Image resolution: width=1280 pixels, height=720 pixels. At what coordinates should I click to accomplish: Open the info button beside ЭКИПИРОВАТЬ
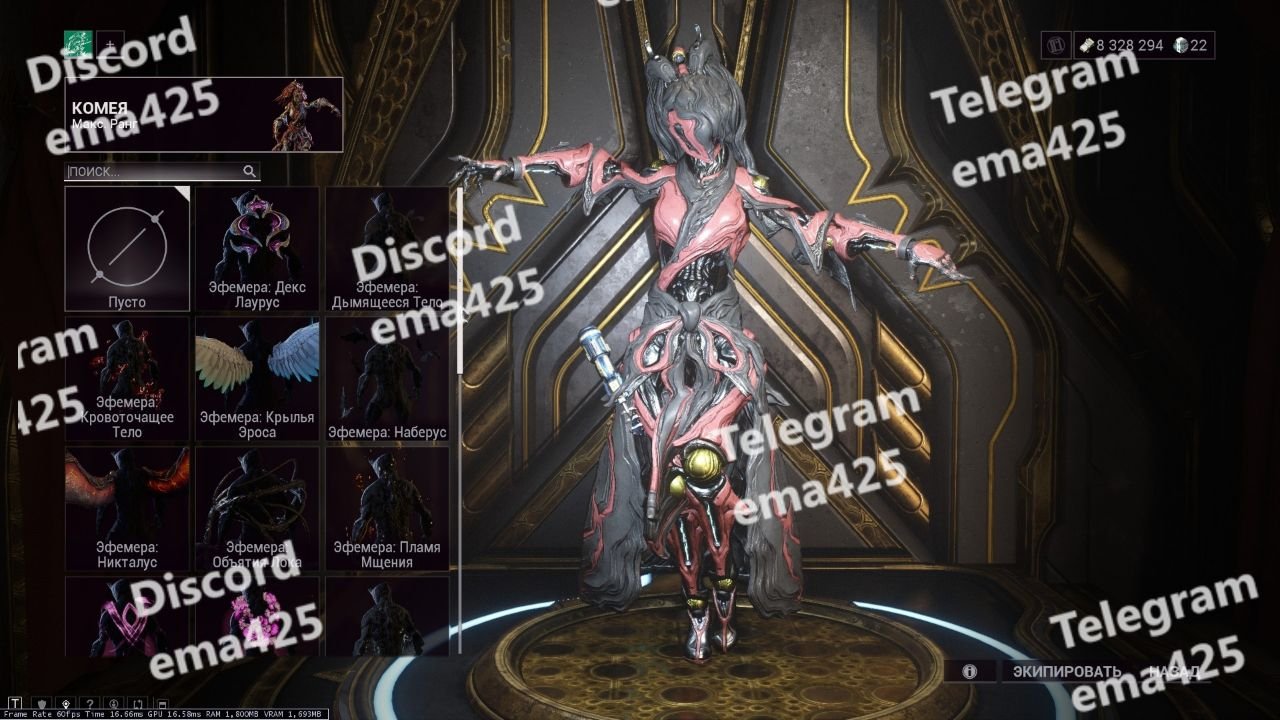[x=969, y=671]
